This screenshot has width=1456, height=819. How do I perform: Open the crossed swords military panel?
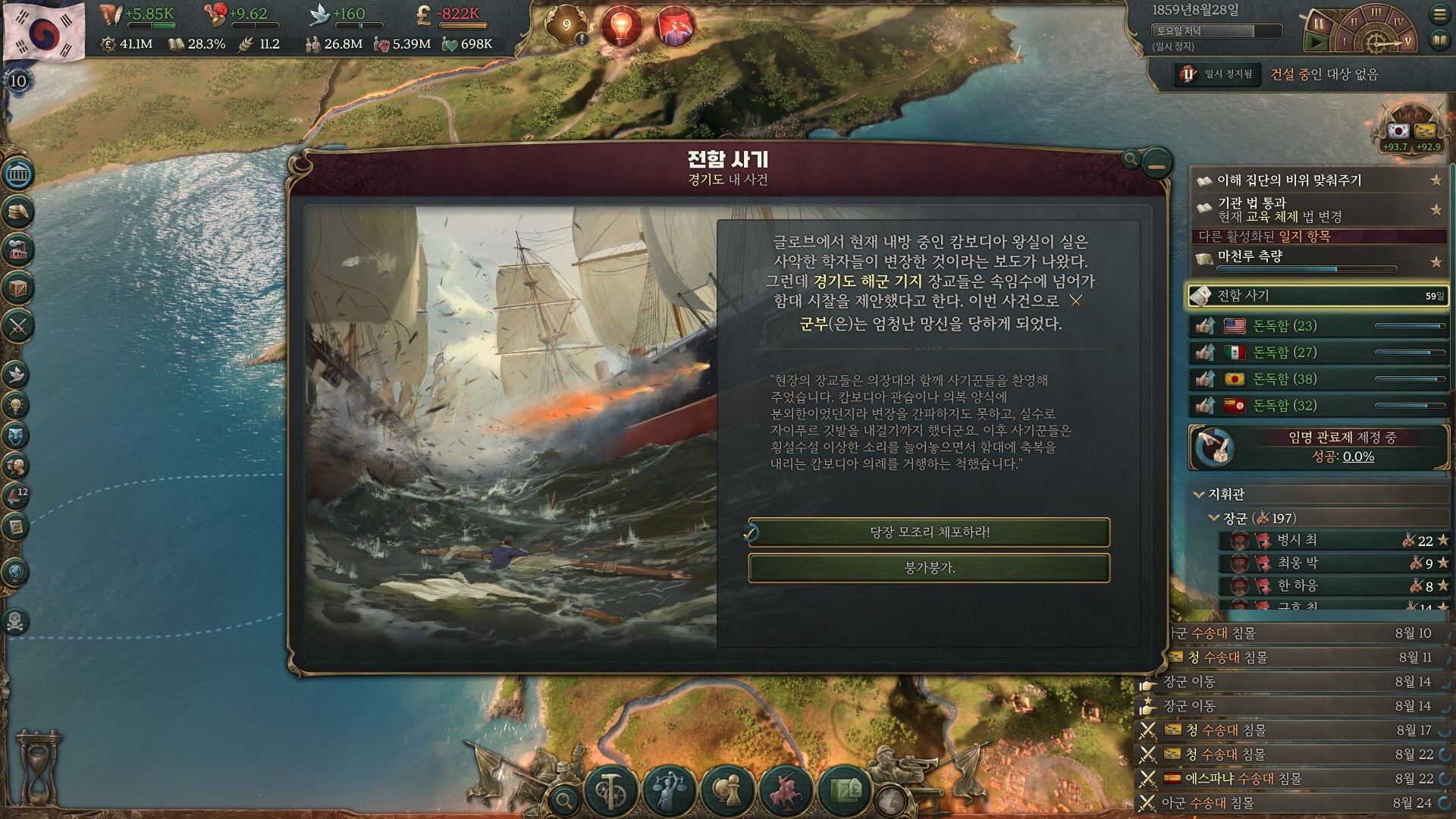pos(18,327)
